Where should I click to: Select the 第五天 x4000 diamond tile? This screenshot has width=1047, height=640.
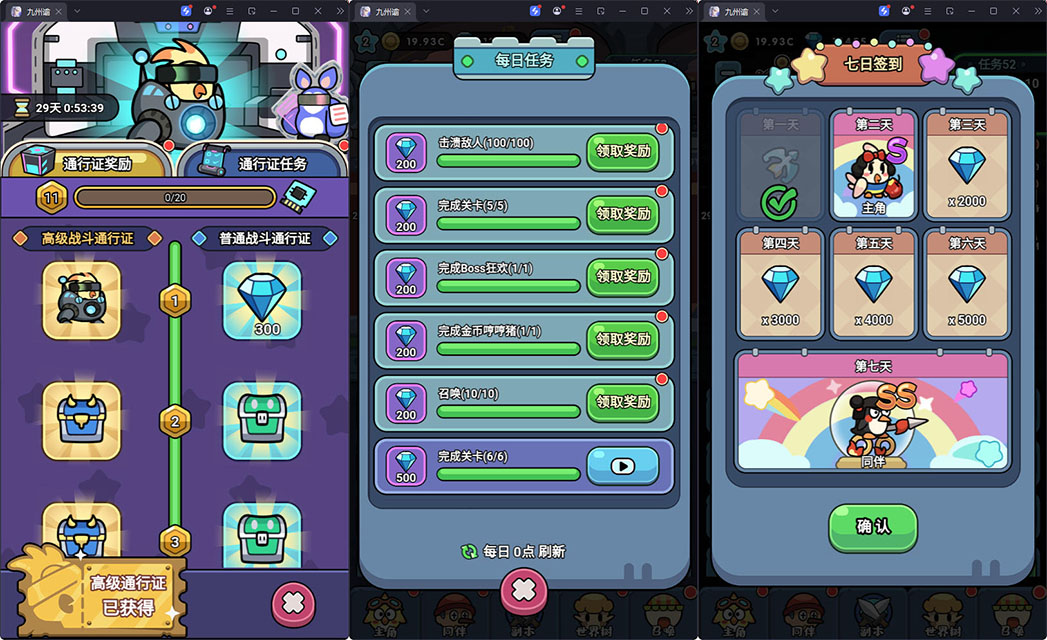point(873,285)
